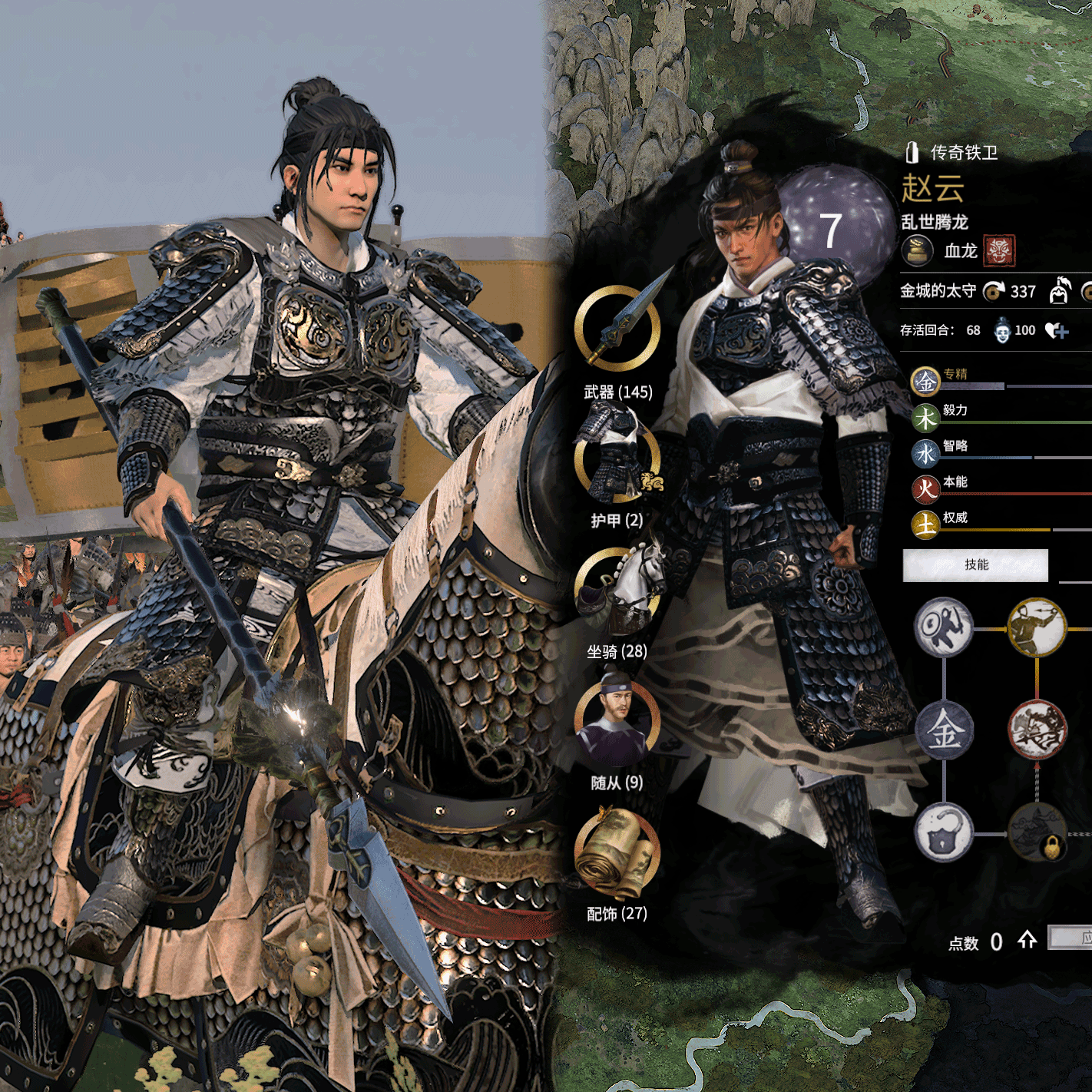Click the white up arrow beside 点数
This screenshot has height=1092, width=1092.
1027,940
